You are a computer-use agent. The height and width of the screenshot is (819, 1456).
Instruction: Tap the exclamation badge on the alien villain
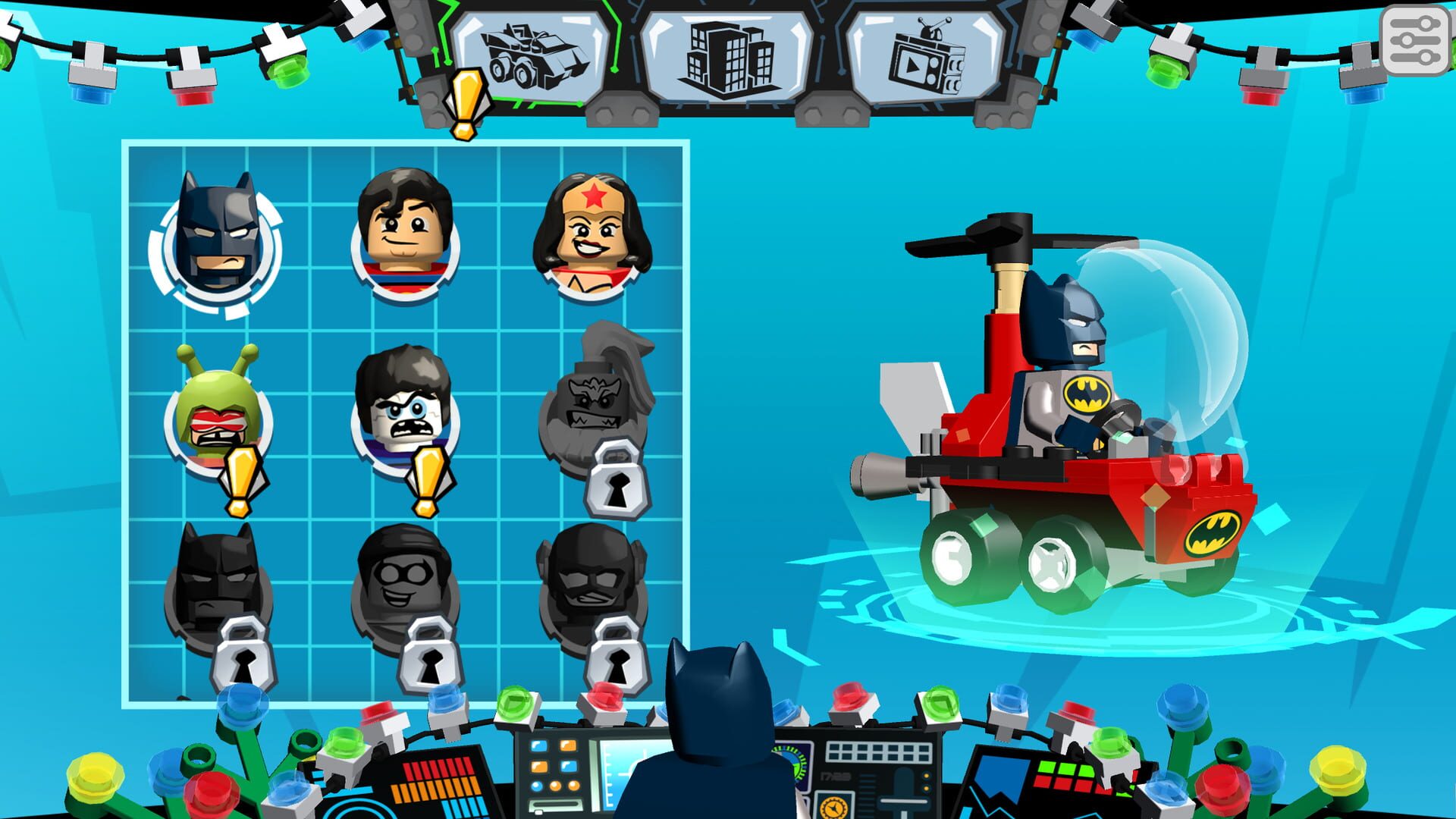click(241, 474)
